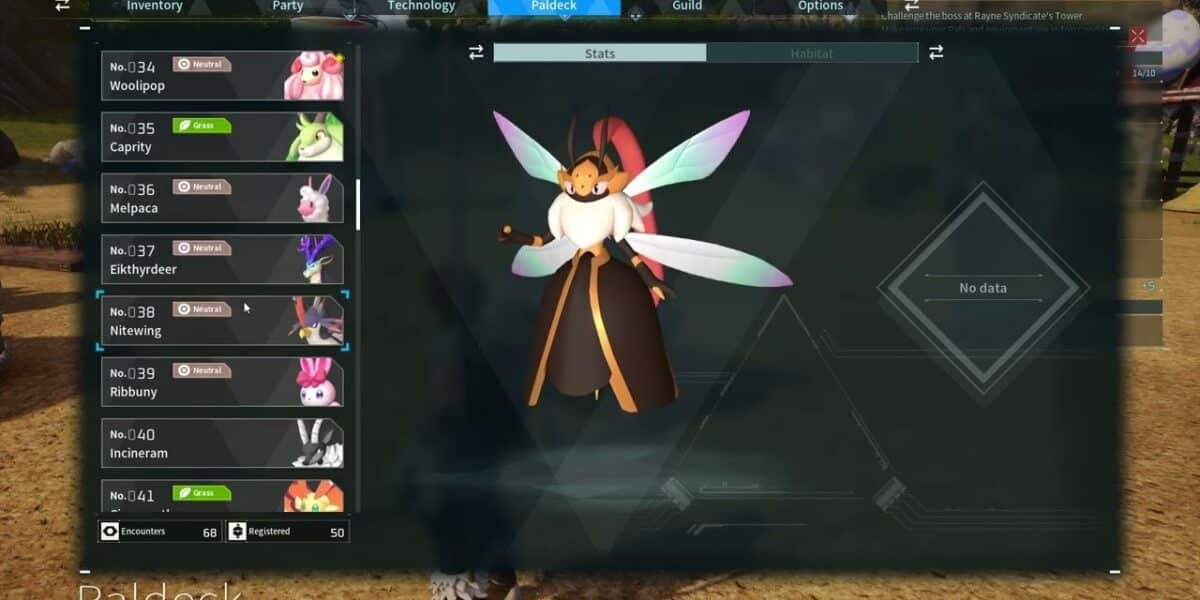The width and height of the screenshot is (1200, 600).
Task: Open the Options tab
Action: tap(820, 6)
